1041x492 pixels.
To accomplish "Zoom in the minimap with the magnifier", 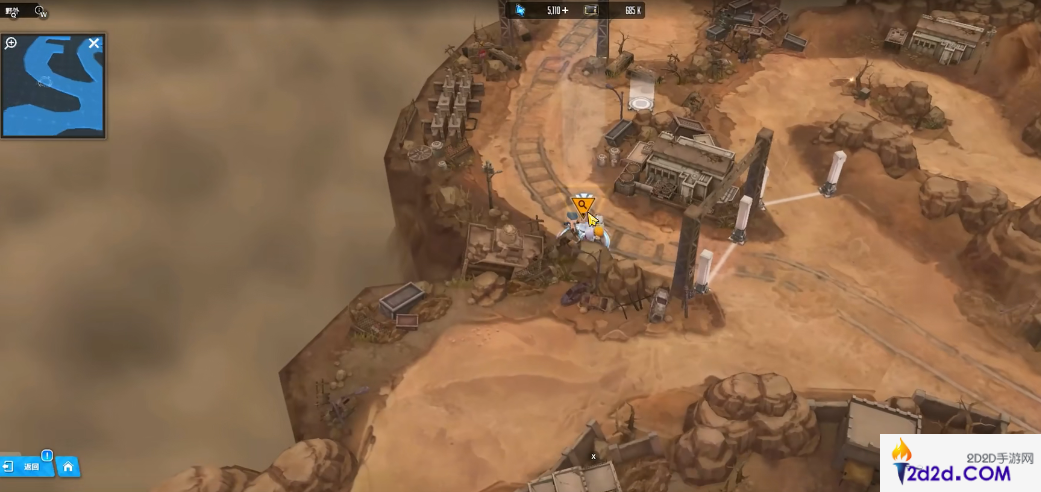I will pyautogui.click(x=12, y=43).
